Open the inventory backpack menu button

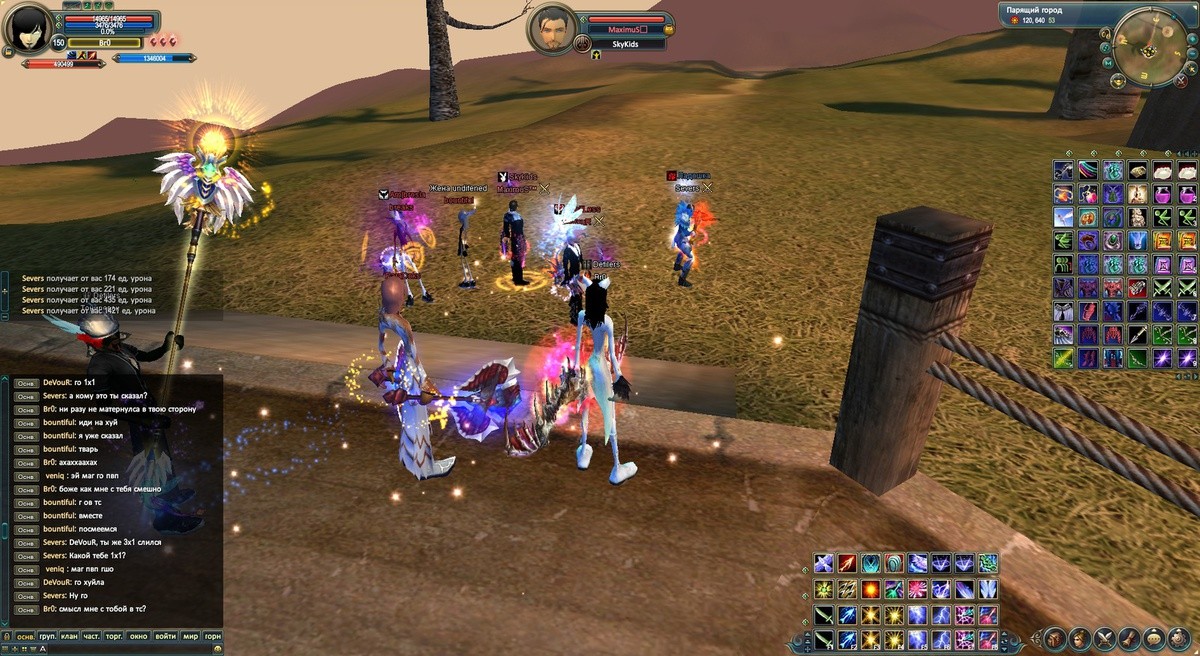click(x=1055, y=638)
